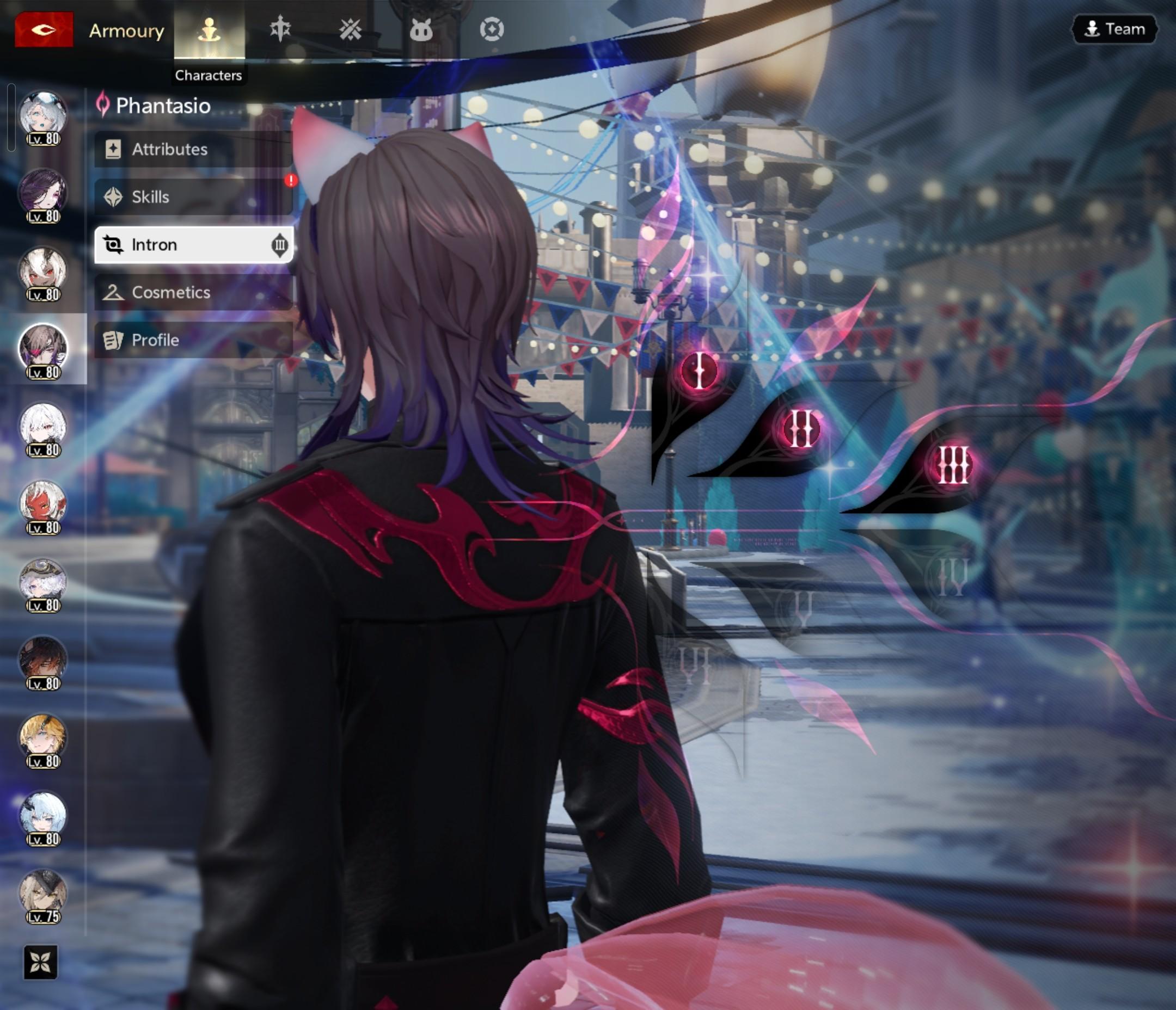Select Intron node III

(952, 465)
